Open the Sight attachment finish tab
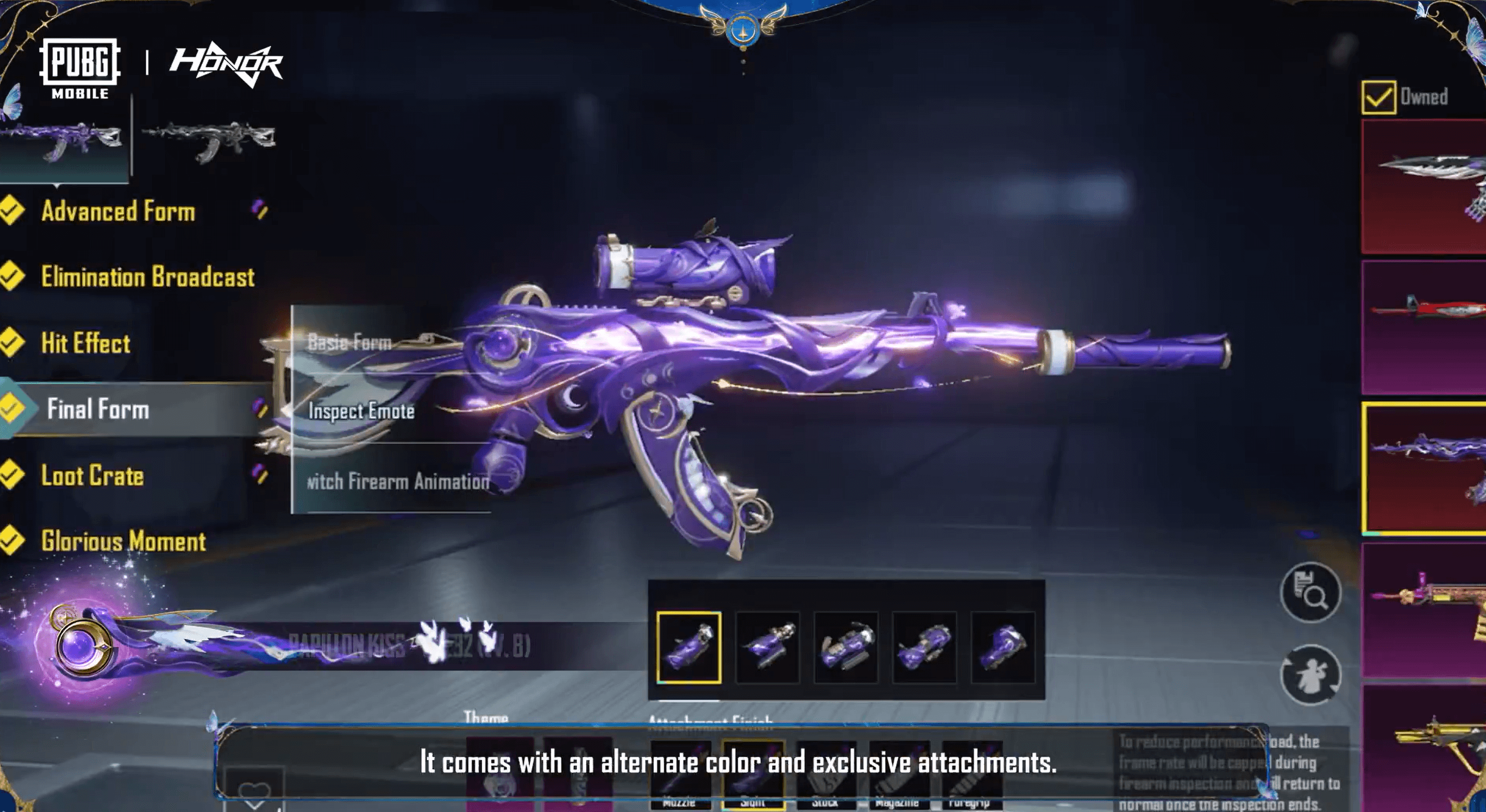 753,773
